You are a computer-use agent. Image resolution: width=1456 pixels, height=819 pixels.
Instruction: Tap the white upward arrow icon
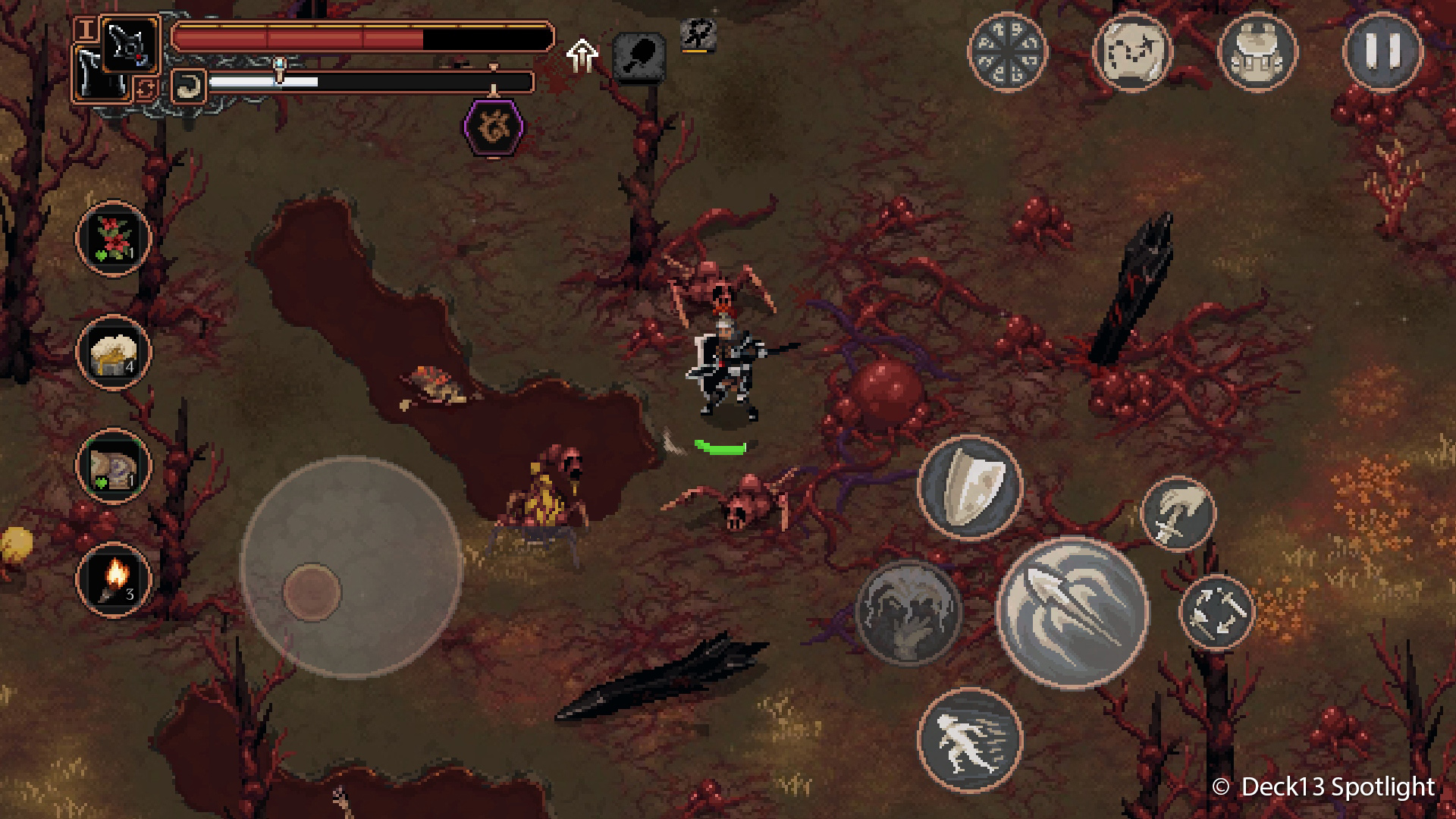(x=582, y=55)
